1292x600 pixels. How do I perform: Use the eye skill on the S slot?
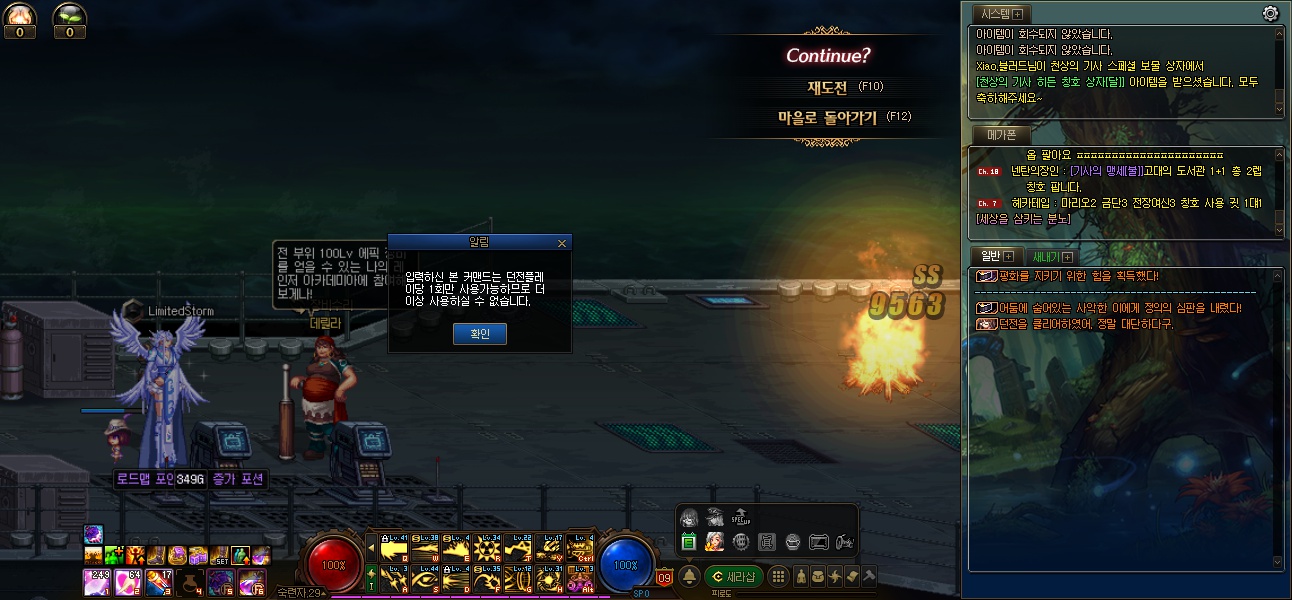coord(425,578)
